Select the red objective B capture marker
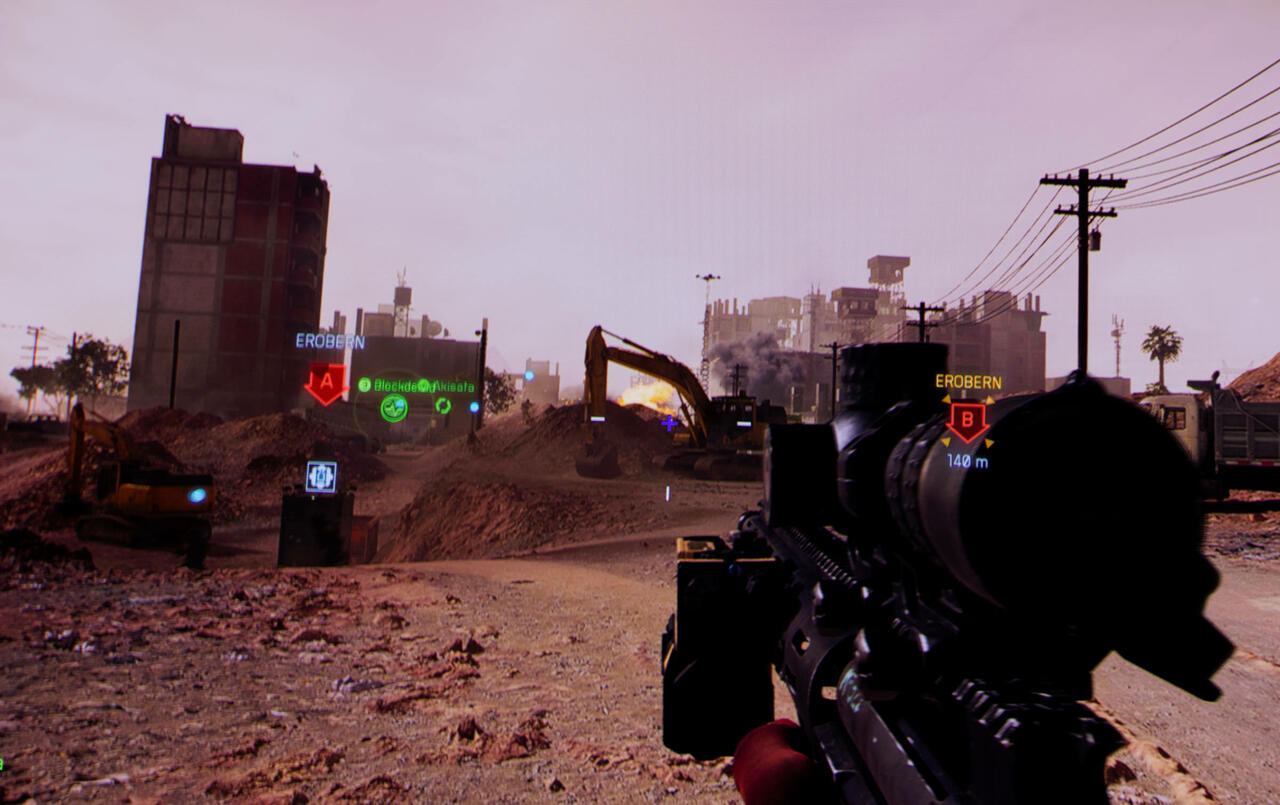Image resolution: width=1280 pixels, height=805 pixels. [x=967, y=421]
